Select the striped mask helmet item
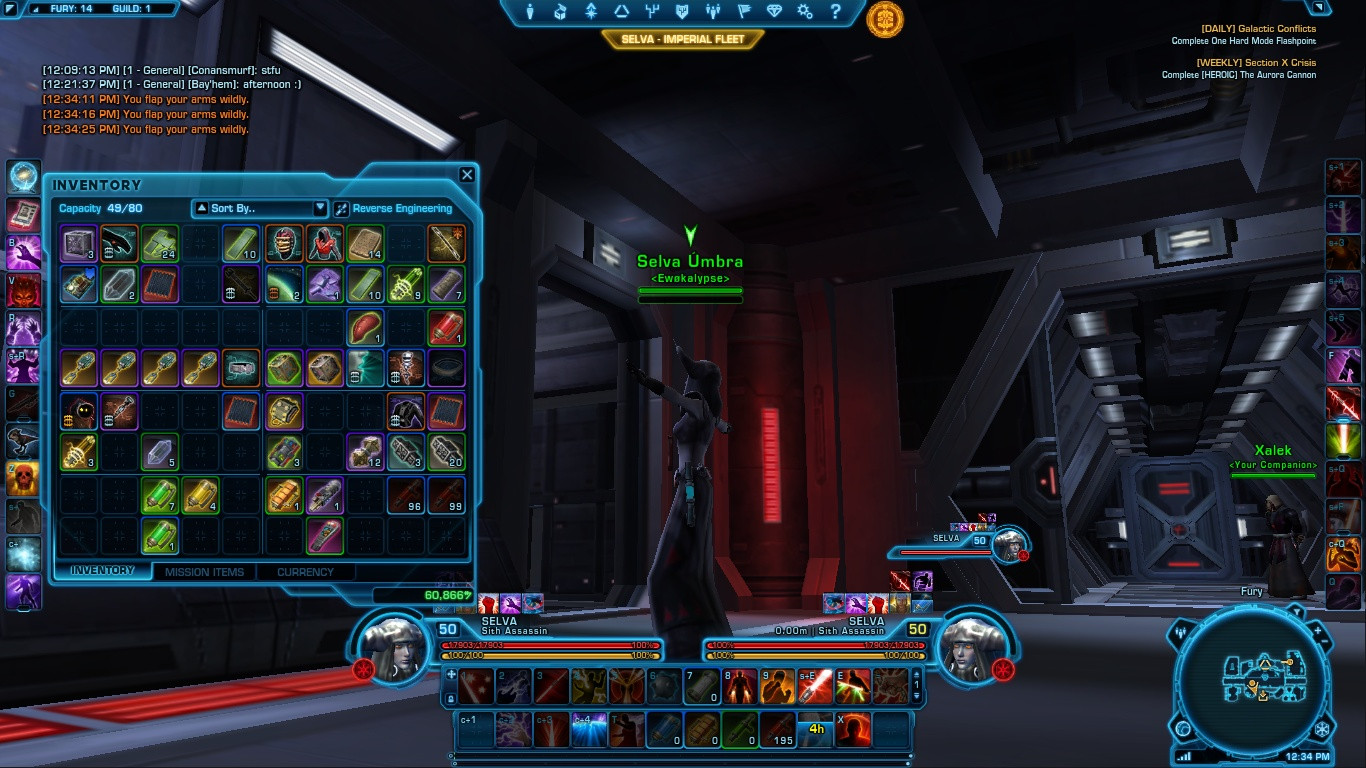Image resolution: width=1366 pixels, height=768 pixels. click(x=284, y=243)
